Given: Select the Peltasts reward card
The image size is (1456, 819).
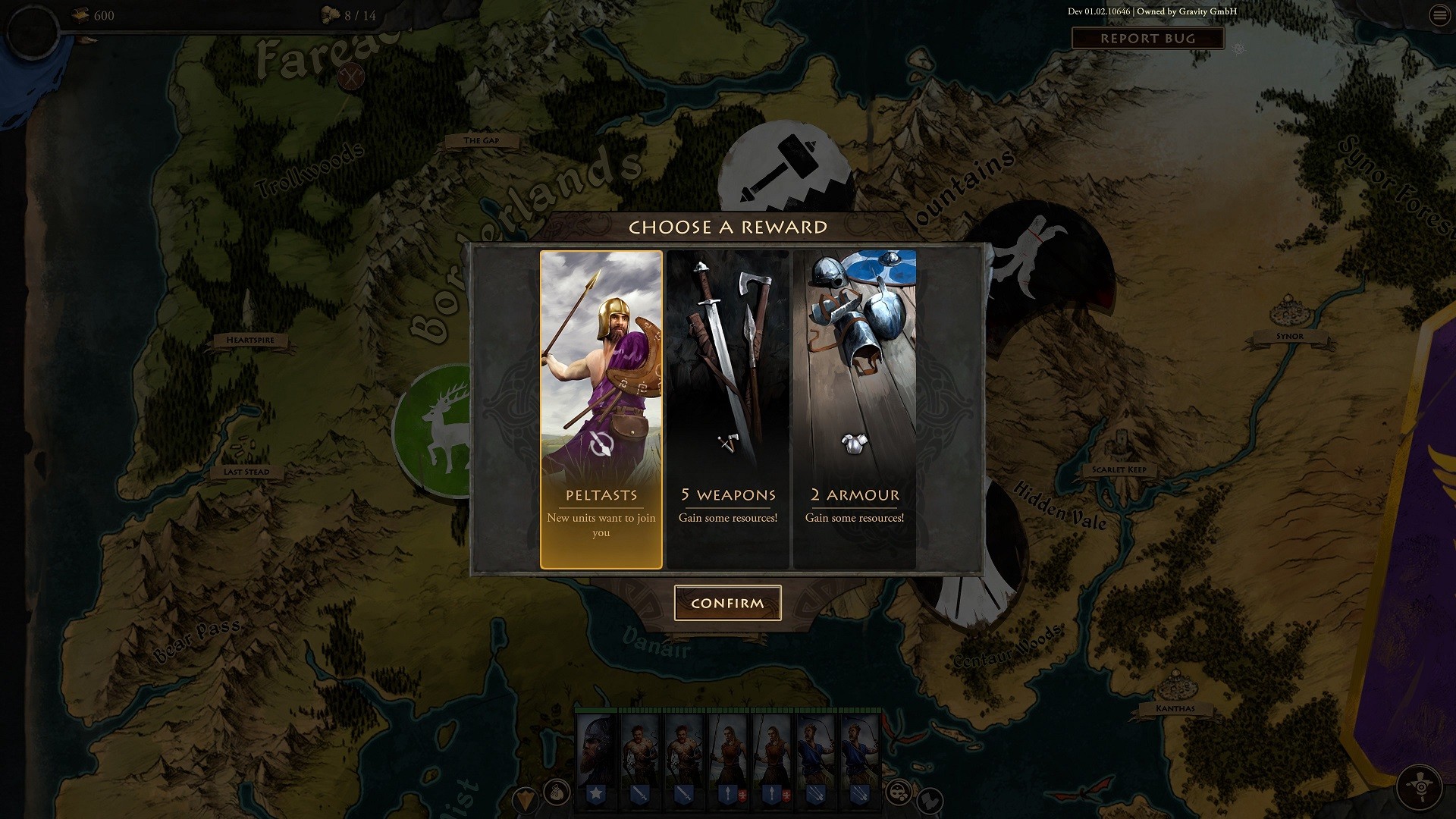Looking at the screenshot, I should coord(601,409).
